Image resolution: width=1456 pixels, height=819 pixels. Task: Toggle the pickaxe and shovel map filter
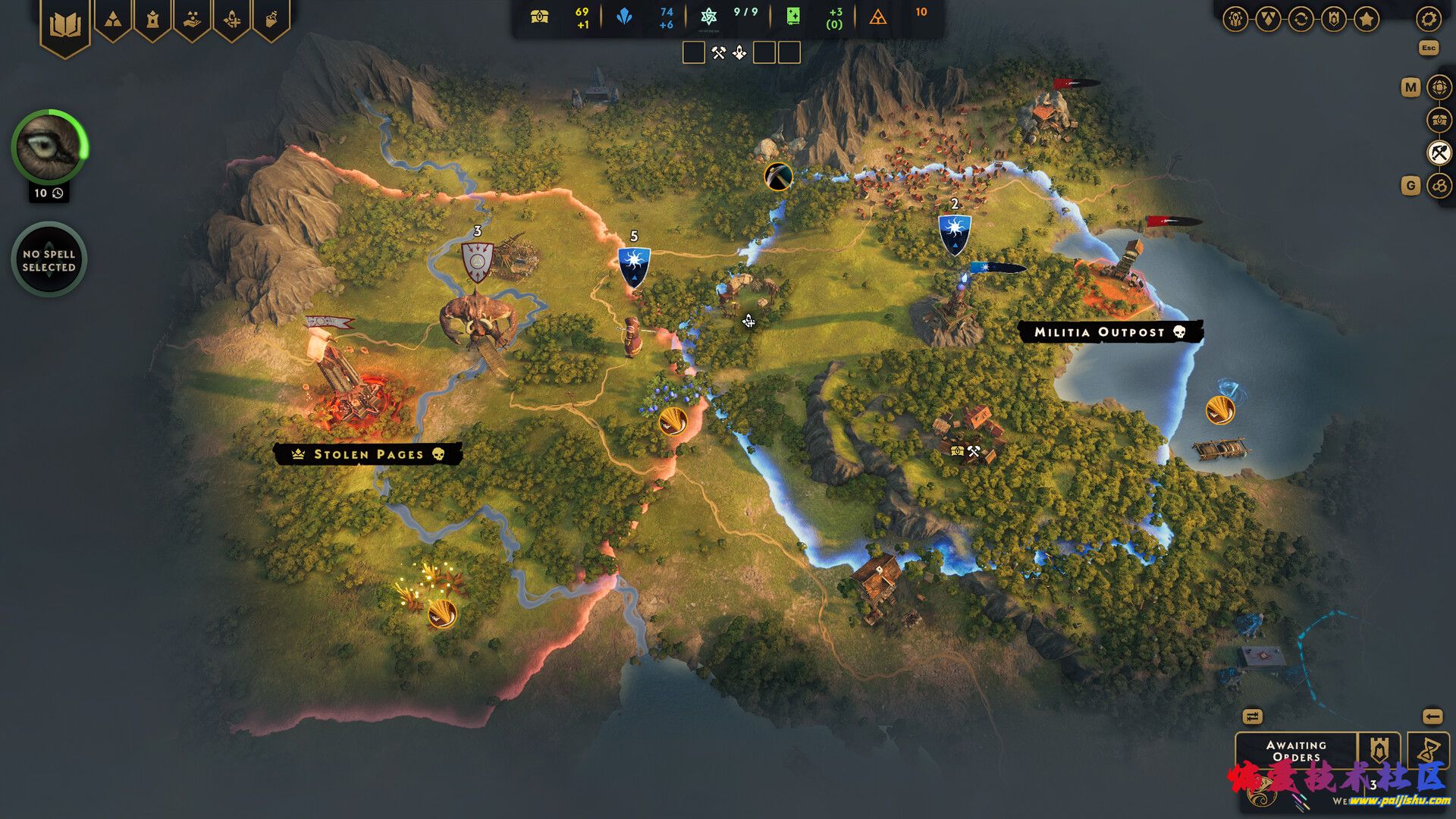pos(1439,152)
